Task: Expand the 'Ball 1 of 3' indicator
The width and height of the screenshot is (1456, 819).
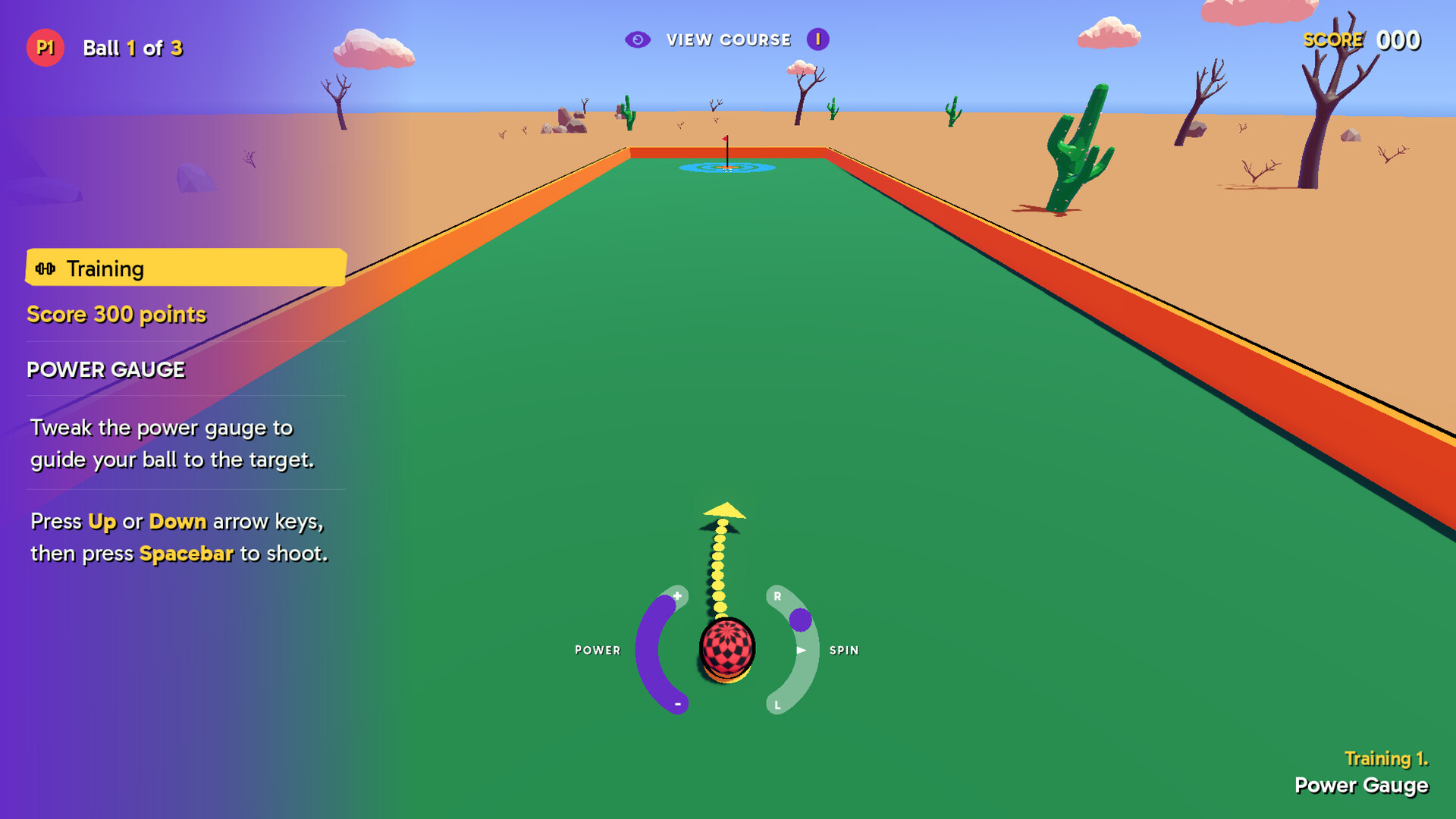Action: 135,48
